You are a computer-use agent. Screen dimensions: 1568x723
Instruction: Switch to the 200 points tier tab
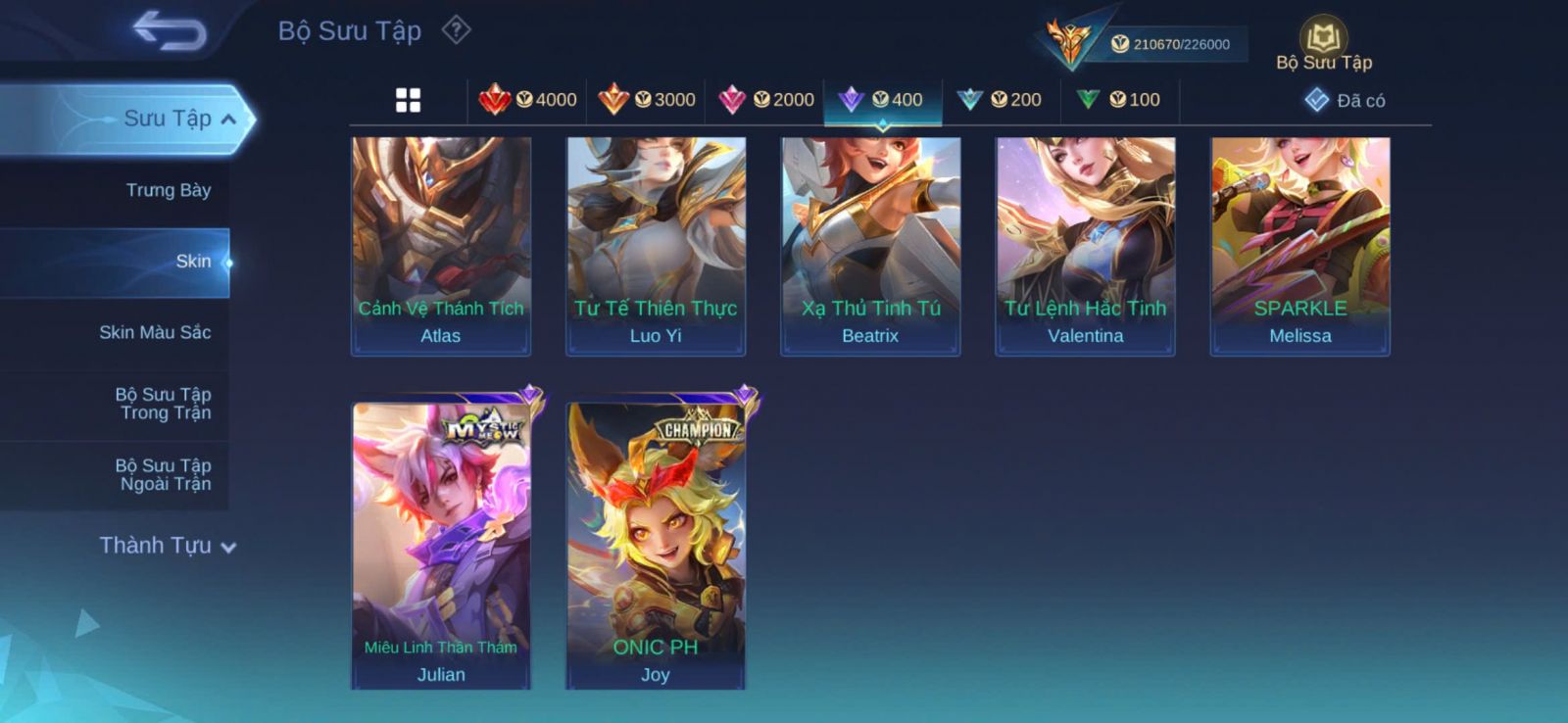(x=1001, y=100)
